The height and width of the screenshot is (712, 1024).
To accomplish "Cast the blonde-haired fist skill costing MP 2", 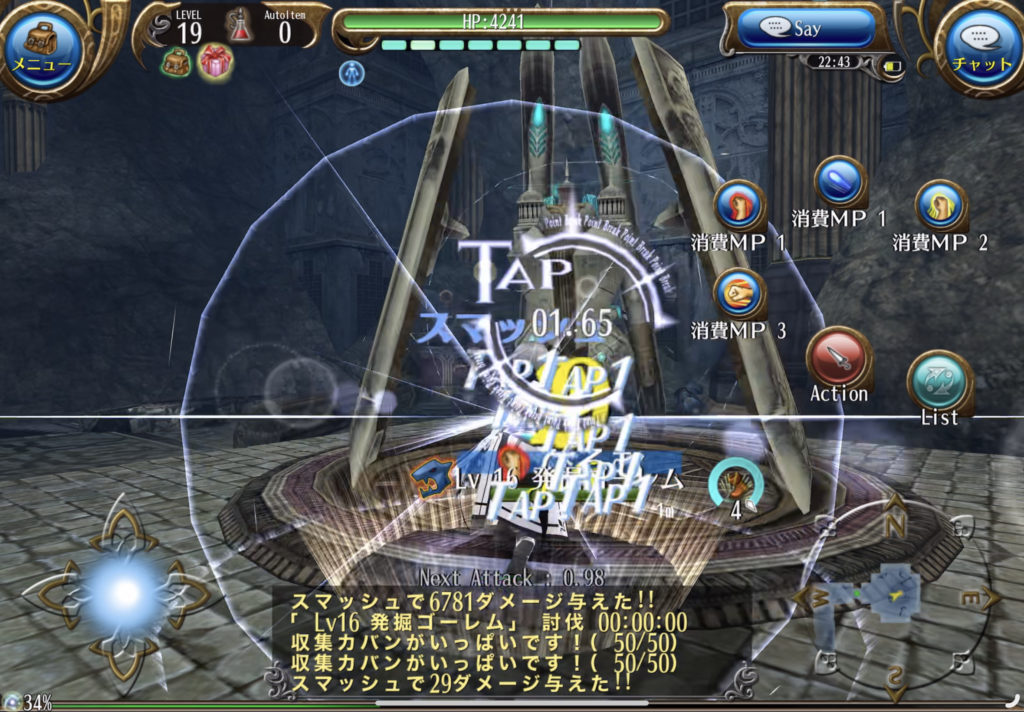I will (x=940, y=205).
